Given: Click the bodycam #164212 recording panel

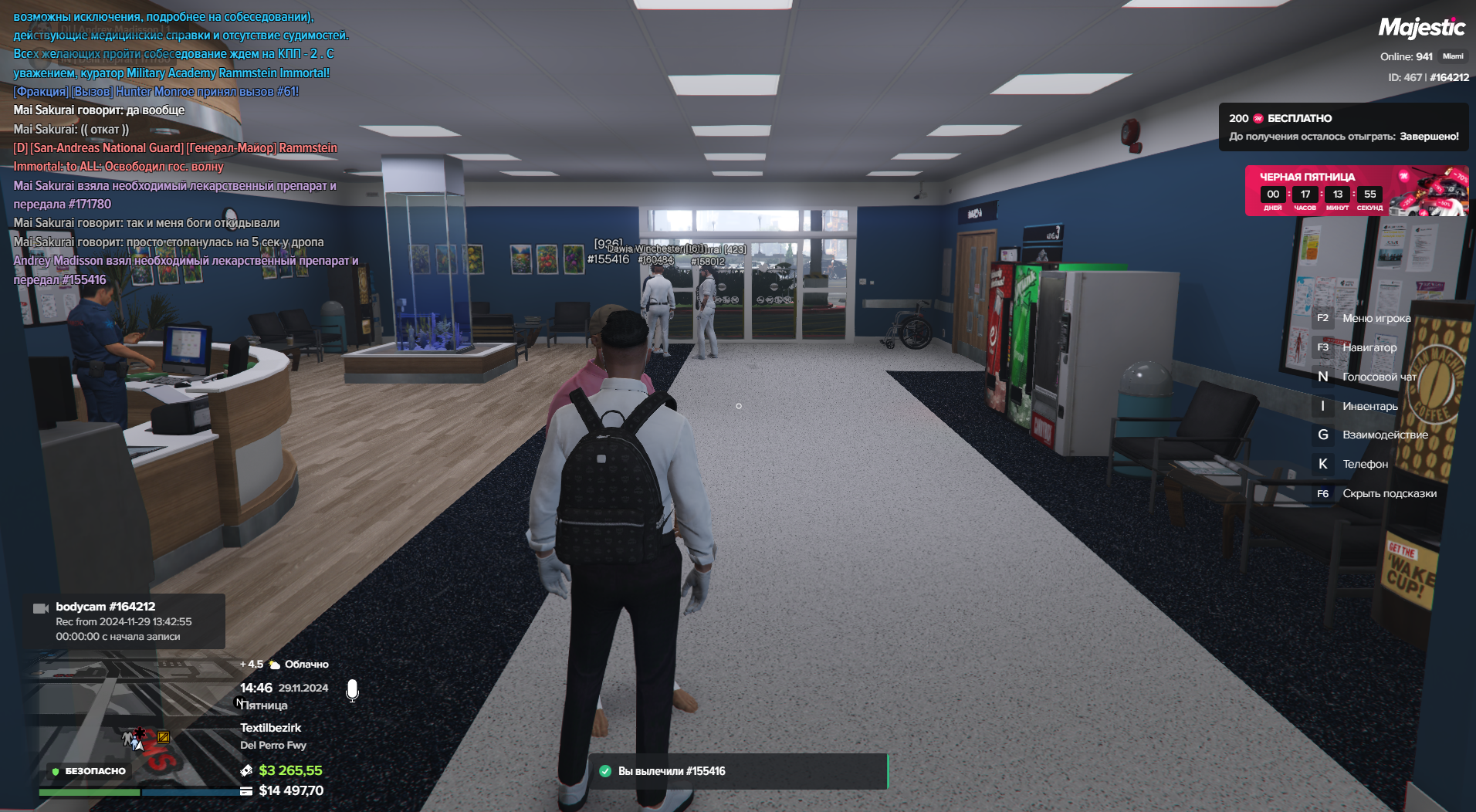Looking at the screenshot, I should (x=124, y=621).
